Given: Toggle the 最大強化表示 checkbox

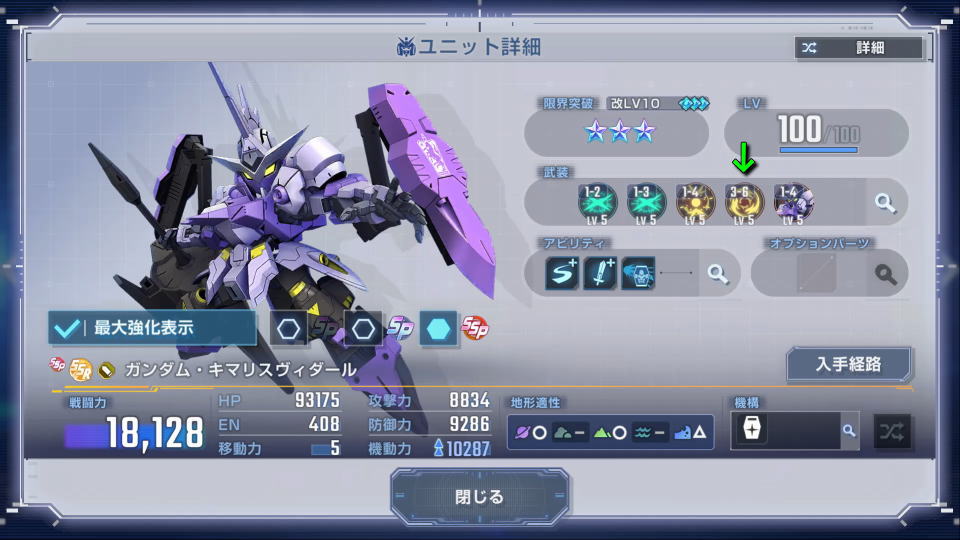Looking at the screenshot, I should (152, 328).
